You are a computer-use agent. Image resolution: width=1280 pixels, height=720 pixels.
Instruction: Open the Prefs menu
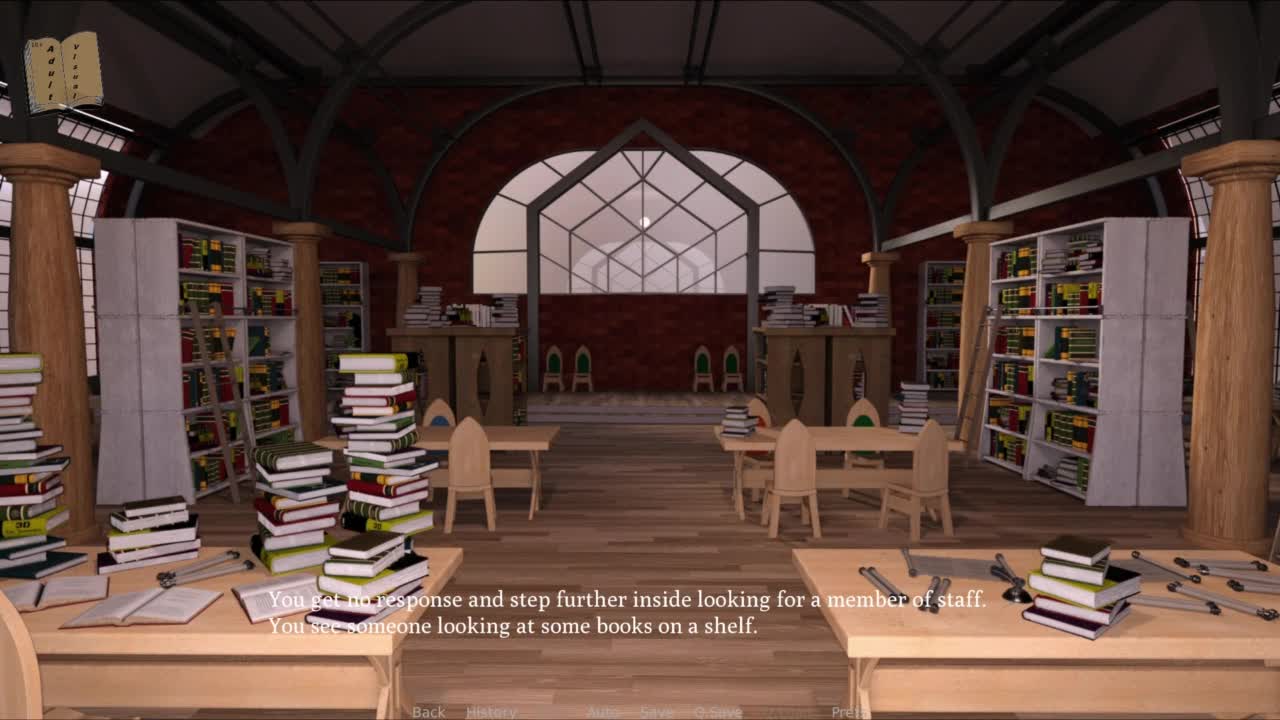click(x=848, y=712)
